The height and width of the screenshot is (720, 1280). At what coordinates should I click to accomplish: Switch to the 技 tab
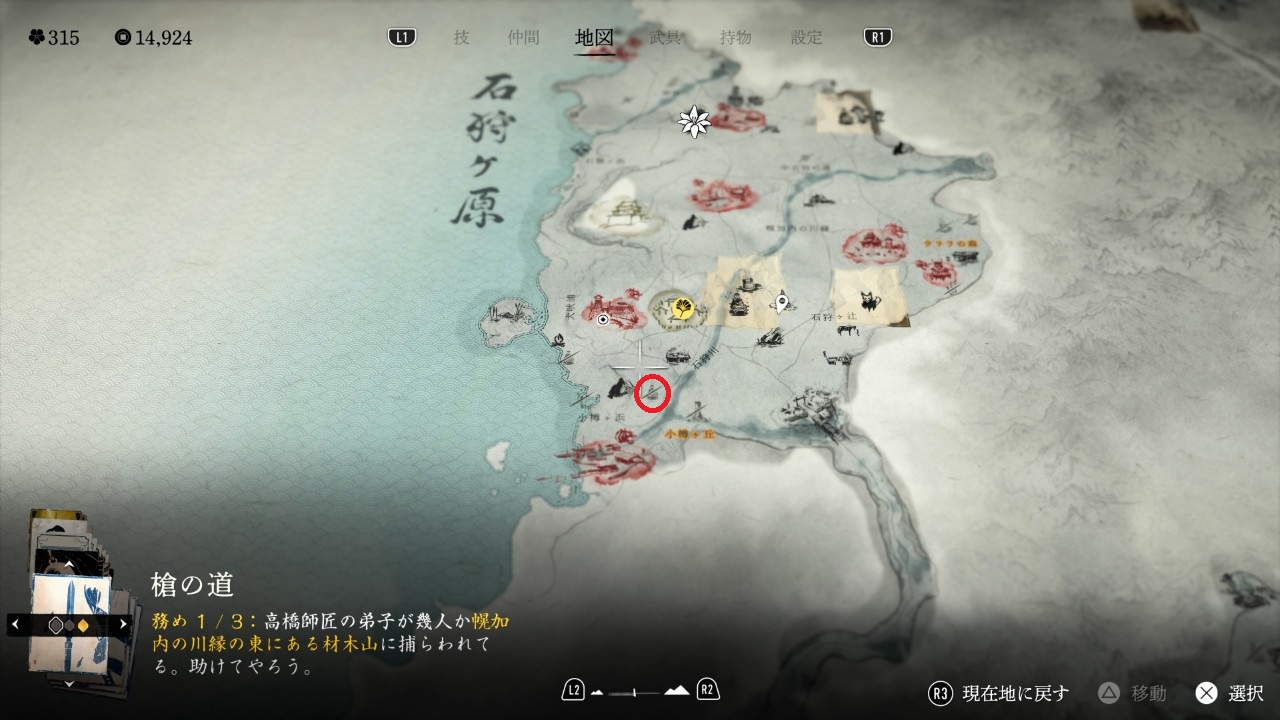pos(461,38)
